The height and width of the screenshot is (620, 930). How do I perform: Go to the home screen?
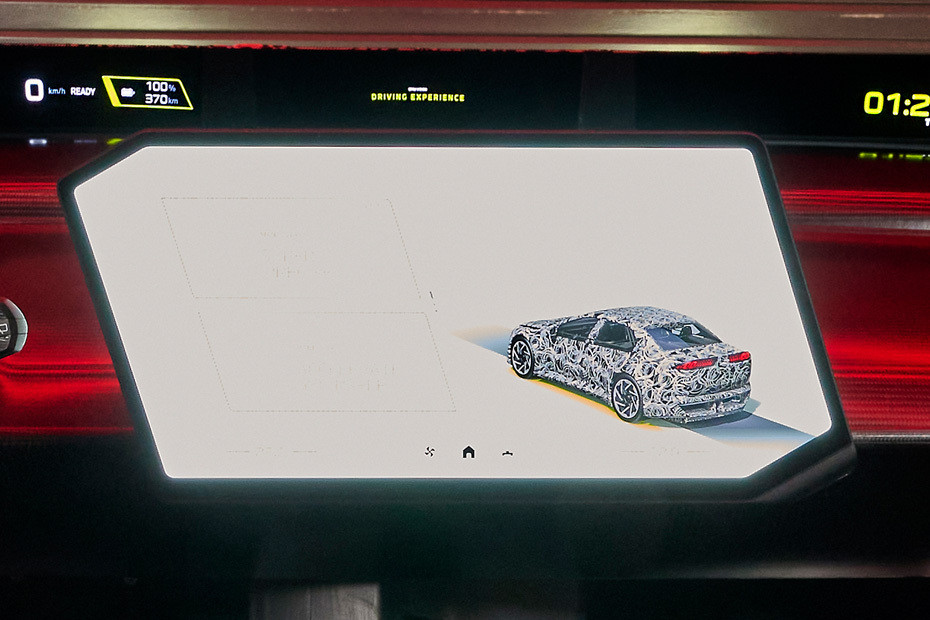coord(468,452)
